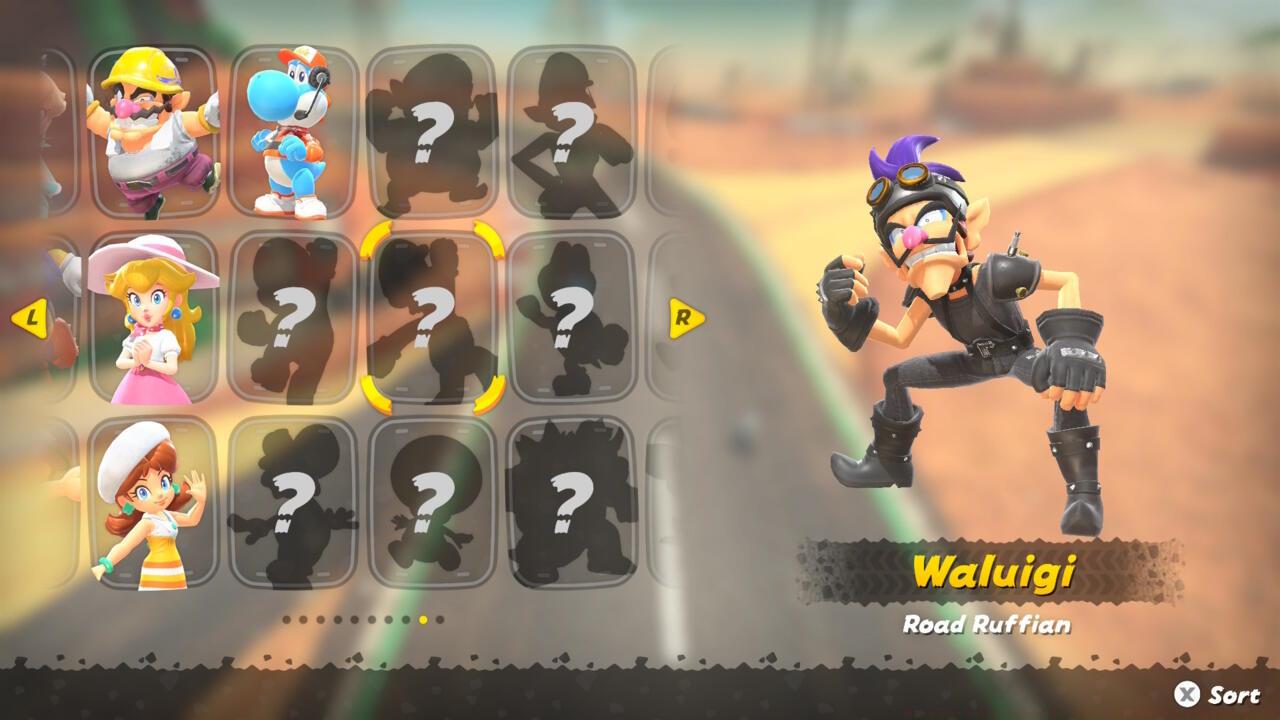Select the top-right silhouette character slot
This screenshot has width=1280, height=720.
[x=572, y=130]
